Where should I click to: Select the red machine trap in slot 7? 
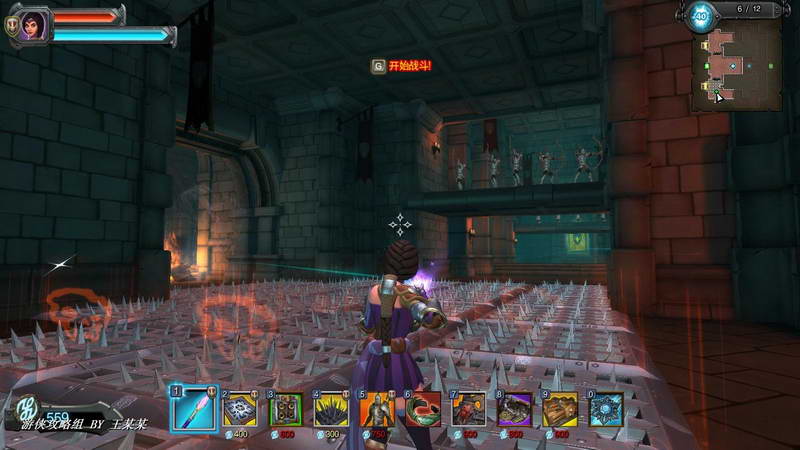[x=469, y=409]
